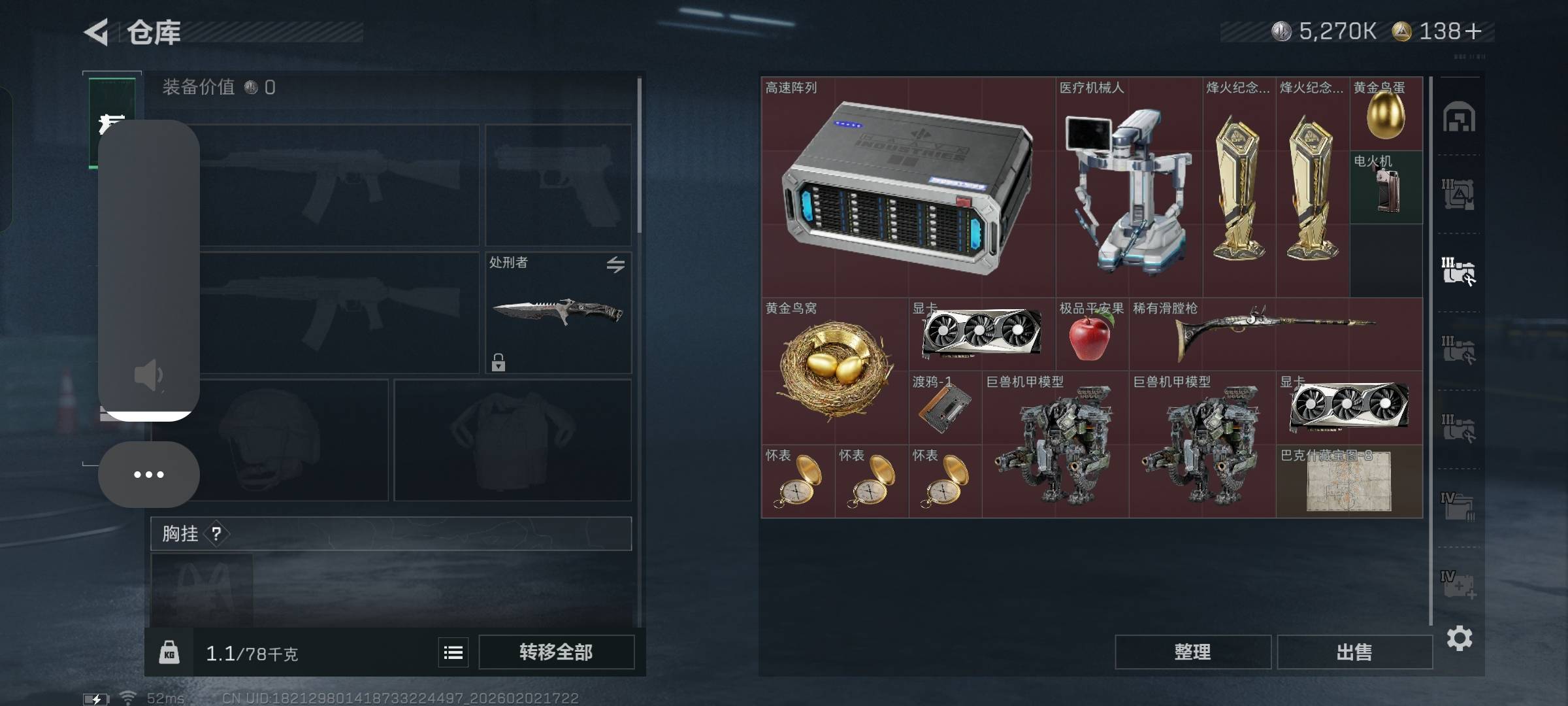Select the 稀有滑膛枪 musket item

click(x=1275, y=335)
